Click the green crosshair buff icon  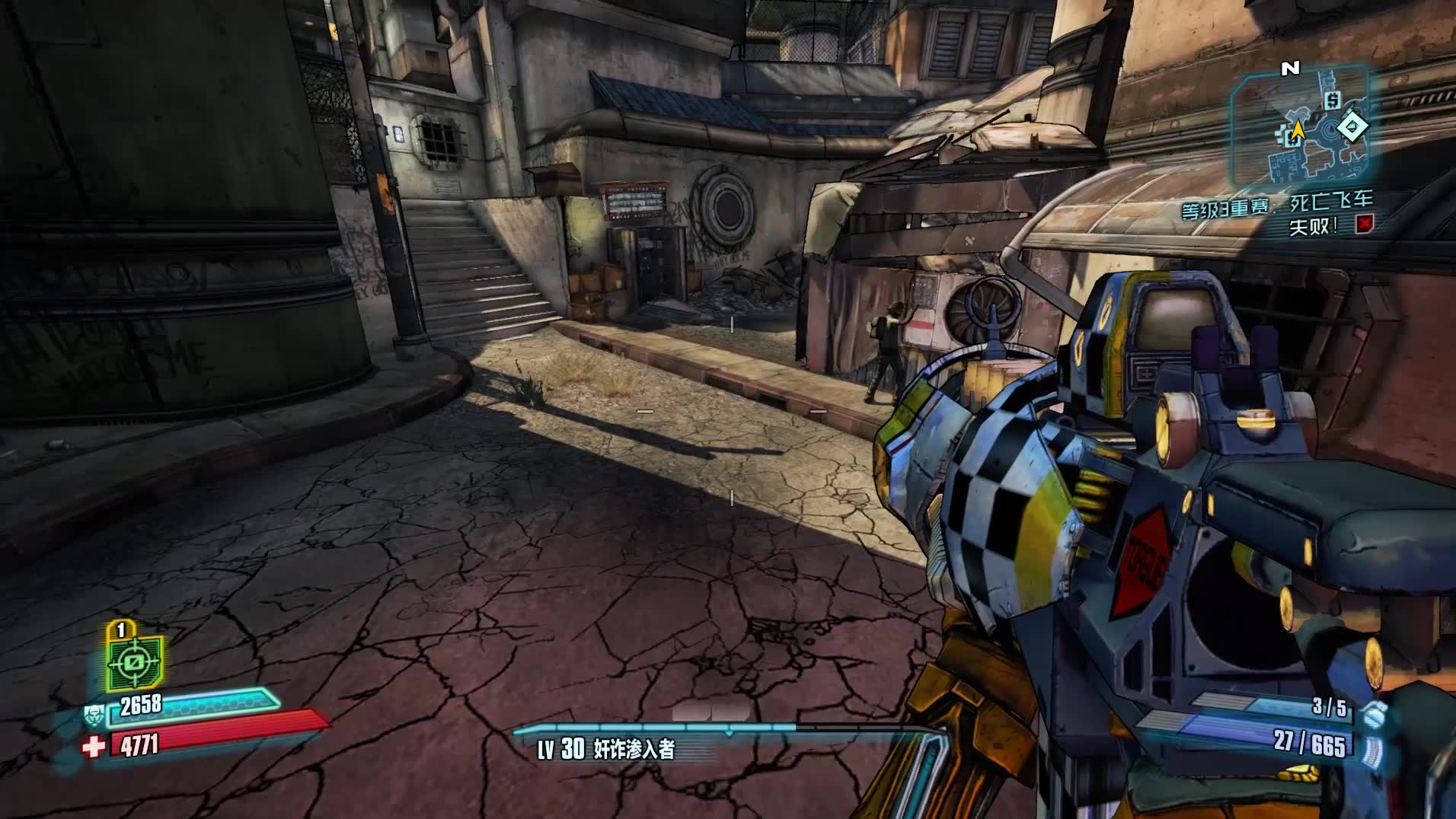(134, 663)
